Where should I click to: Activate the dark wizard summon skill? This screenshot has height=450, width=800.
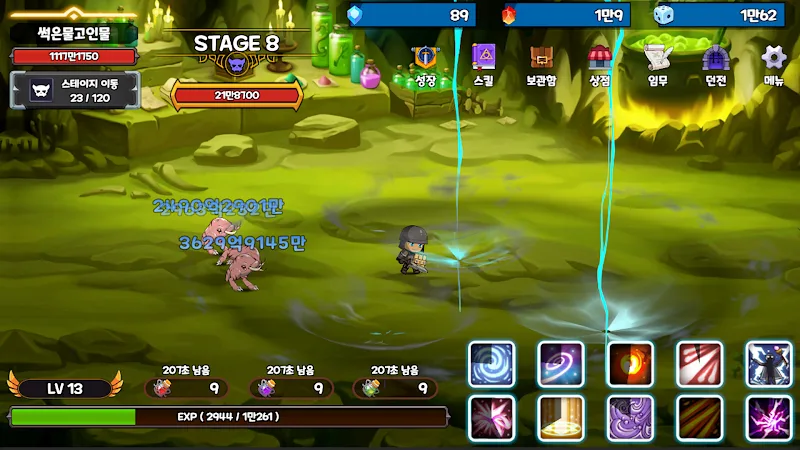(769, 364)
